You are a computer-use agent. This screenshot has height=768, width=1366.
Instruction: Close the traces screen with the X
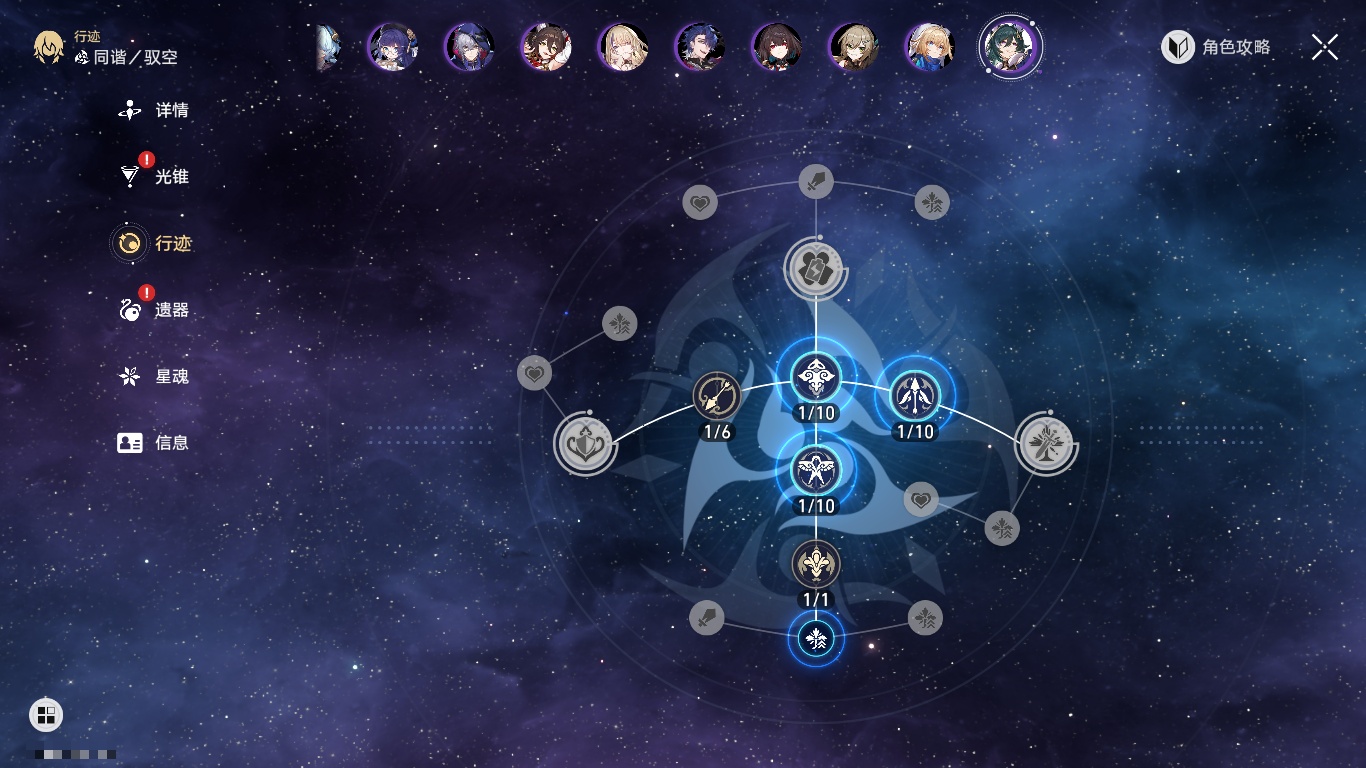1324,47
